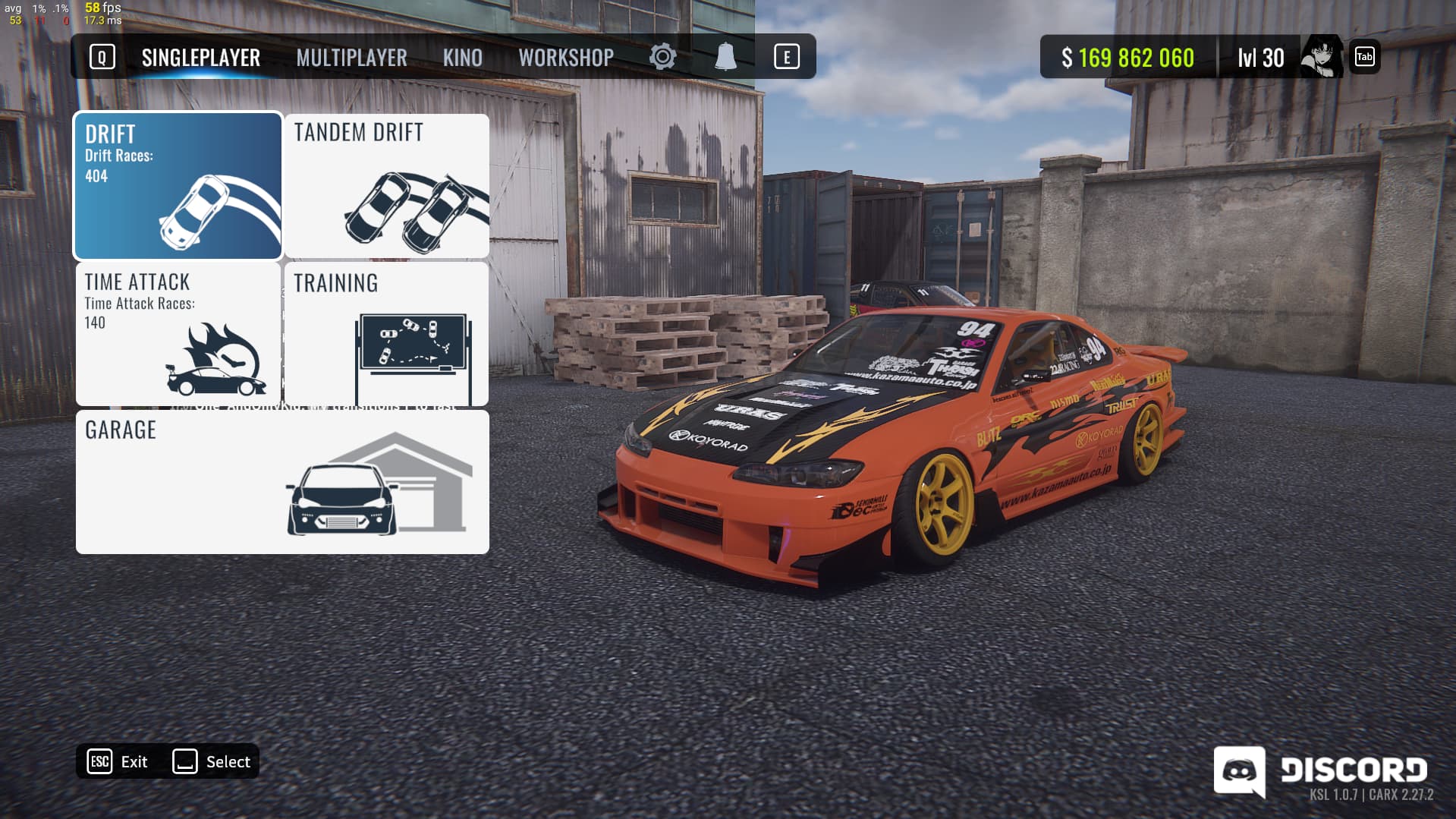Select the Drift race mode tile

point(178,186)
